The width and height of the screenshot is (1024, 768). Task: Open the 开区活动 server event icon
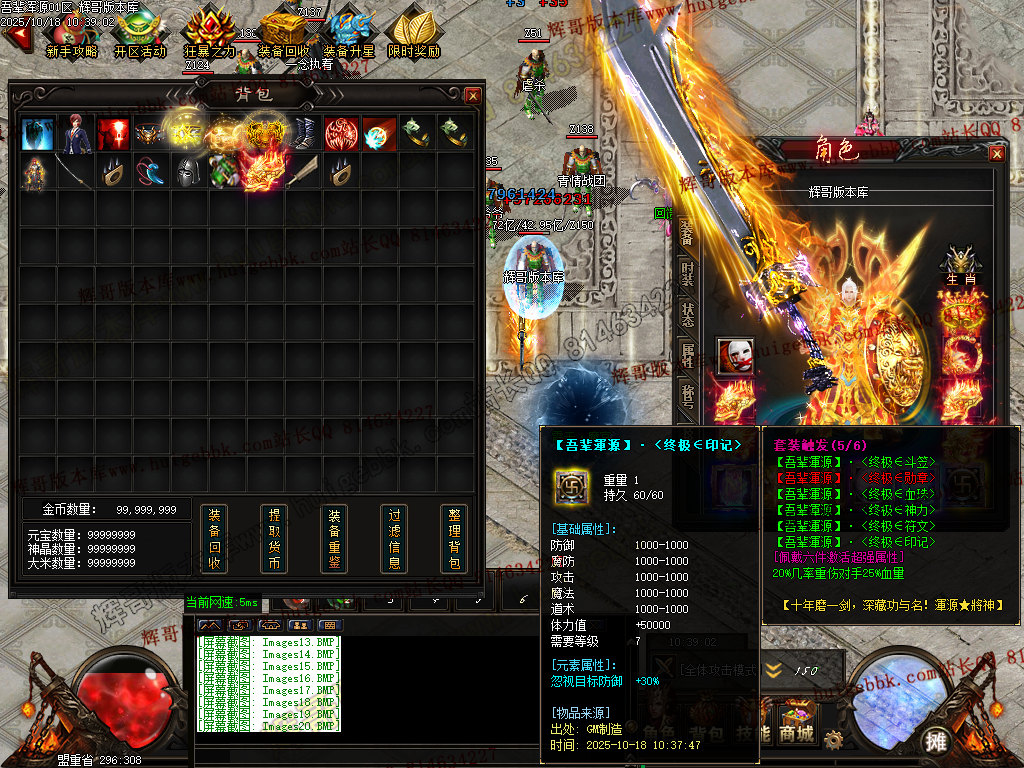tap(140, 36)
